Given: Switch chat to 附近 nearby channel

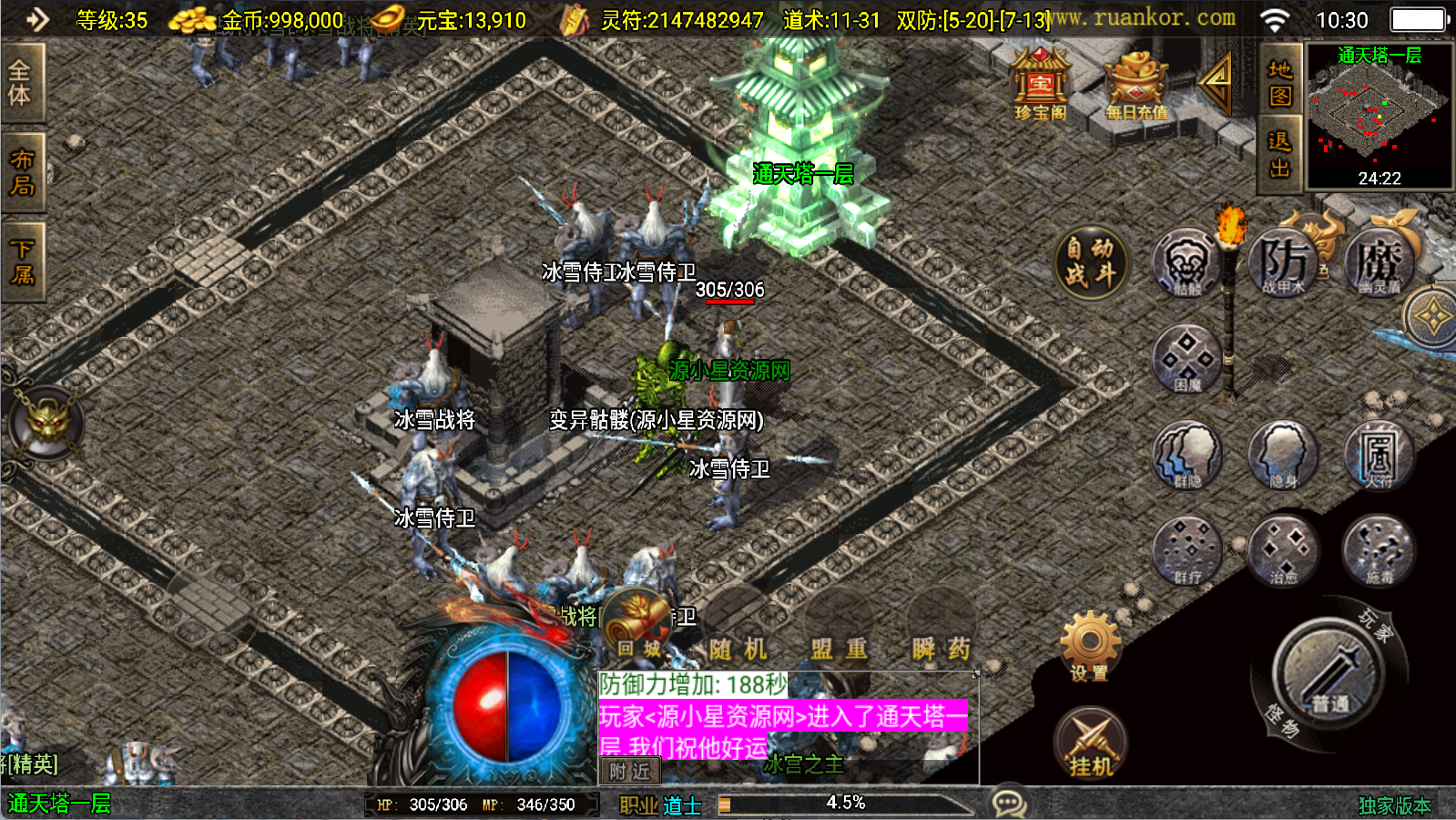Looking at the screenshot, I should 630,772.
